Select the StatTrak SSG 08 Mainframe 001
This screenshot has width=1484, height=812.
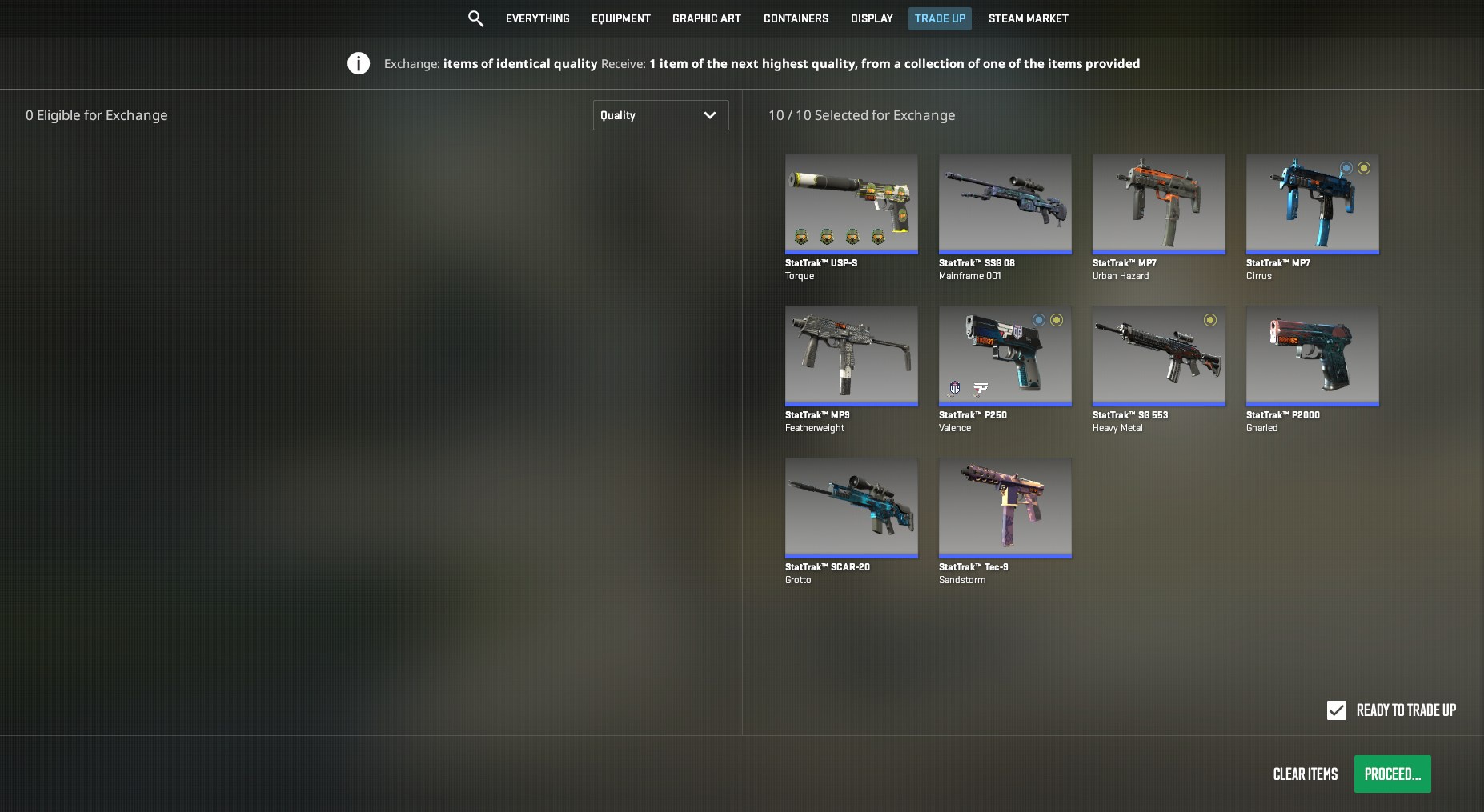click(1005, 204)
